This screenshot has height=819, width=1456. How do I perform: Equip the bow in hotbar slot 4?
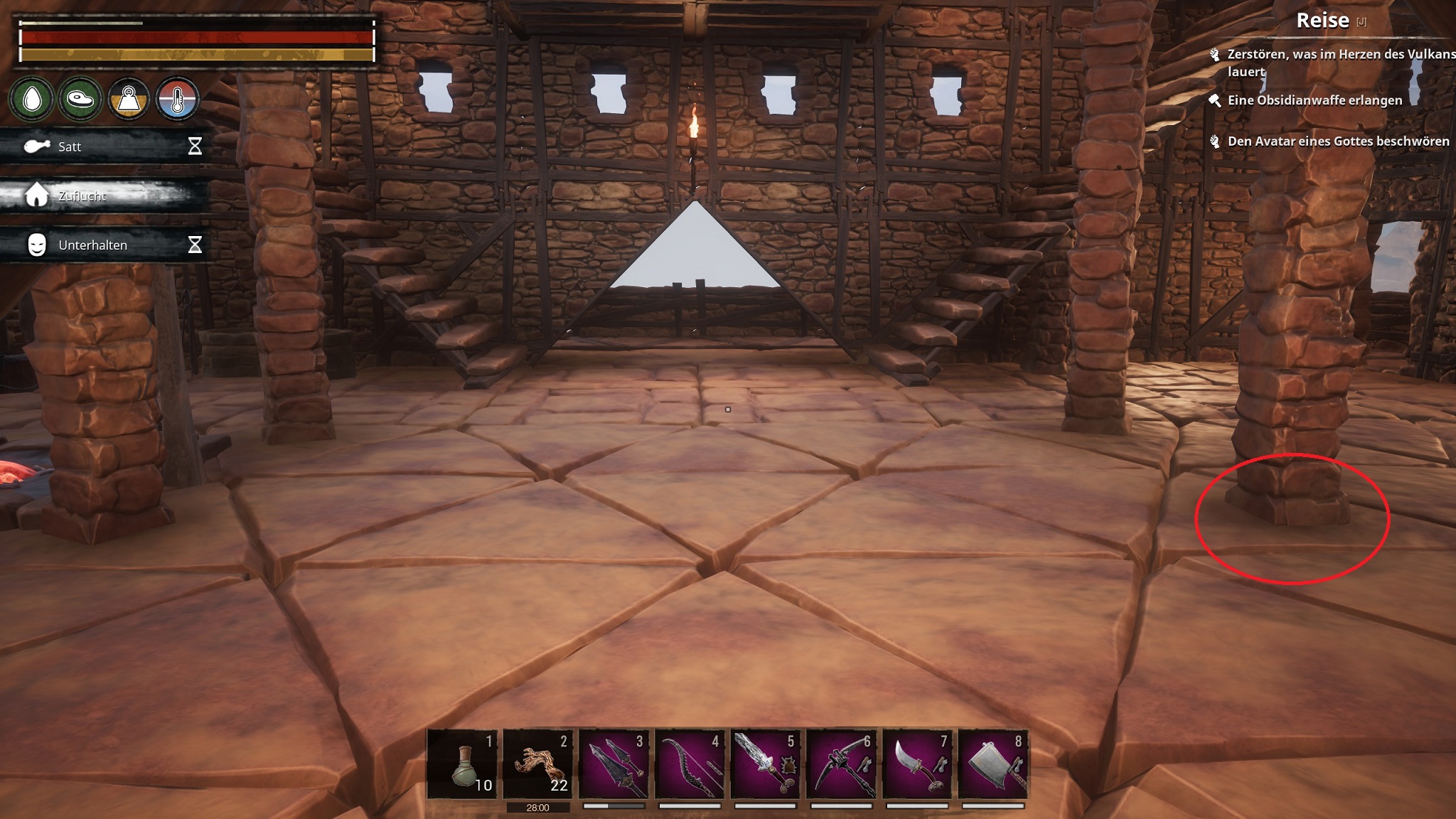(x=690, y=764)
